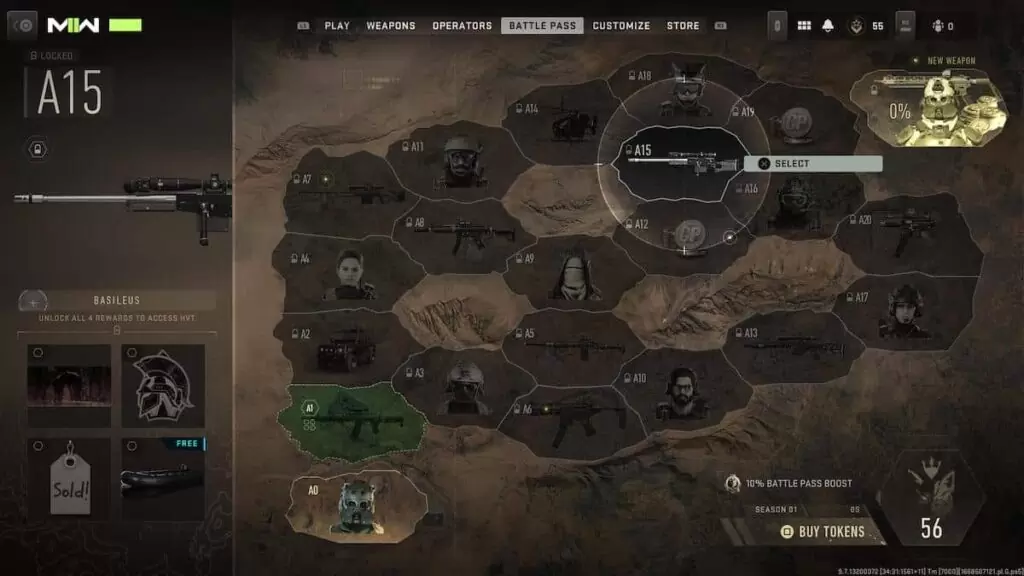Open the grid menu icon

click(803, 26)
